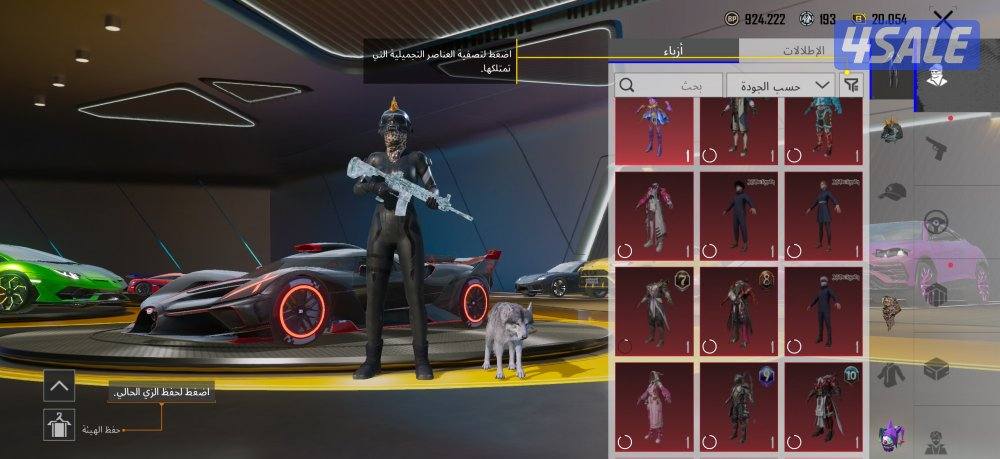The width and height of the screenshot is (1000, 459).
Task: Show the cap headwear category
Action: point(891,192)
